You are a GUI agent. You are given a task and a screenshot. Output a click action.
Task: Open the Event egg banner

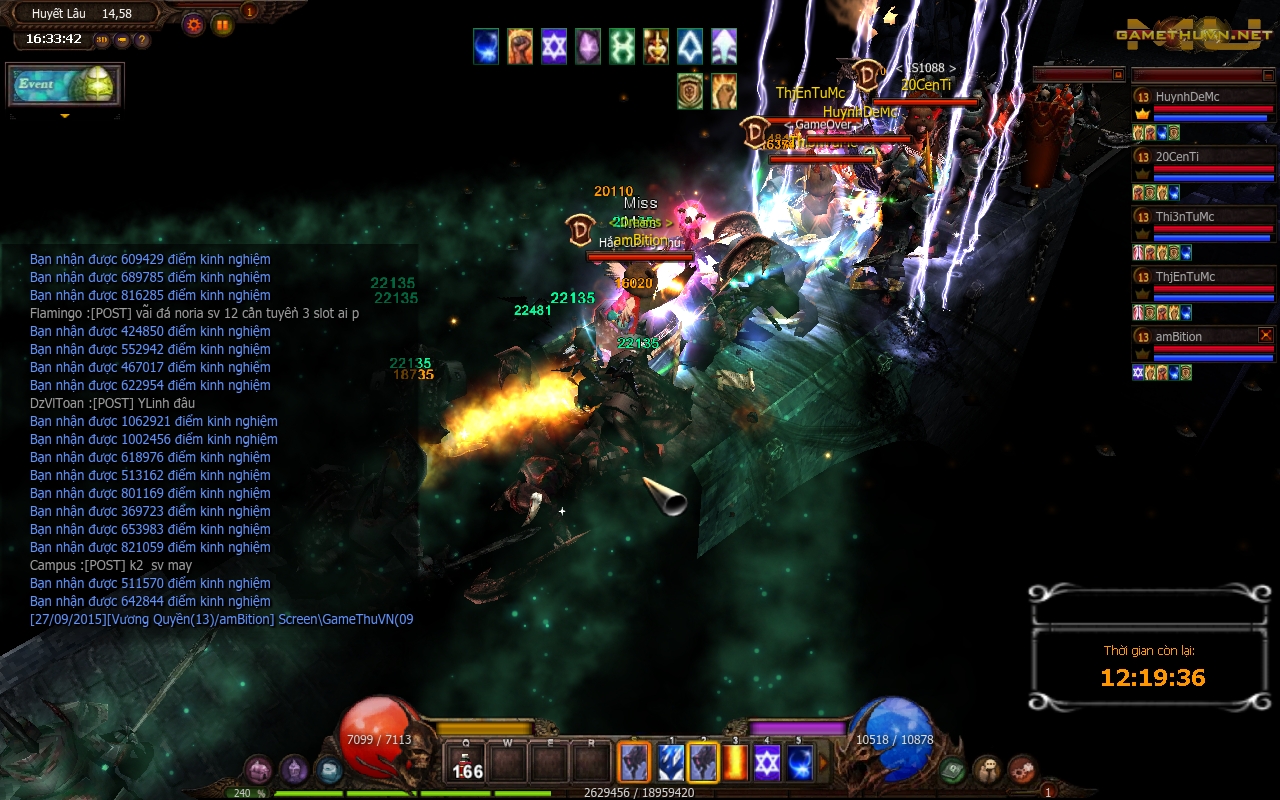tap(65, 86)
